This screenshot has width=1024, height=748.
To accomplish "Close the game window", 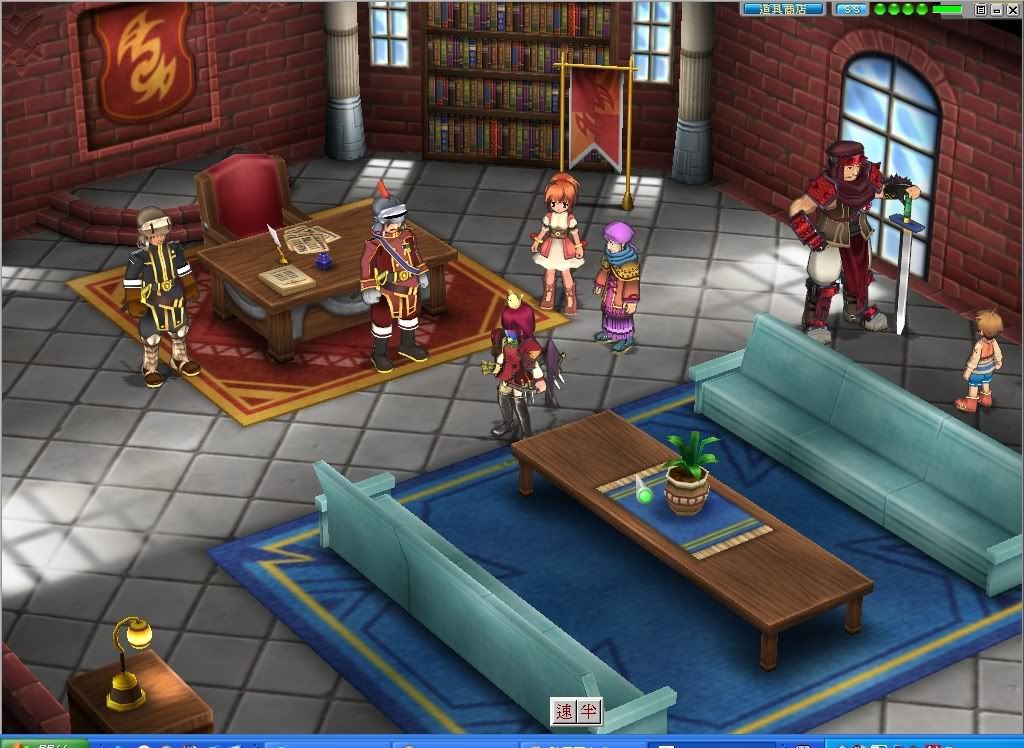I will click(x=1011, y=9).
